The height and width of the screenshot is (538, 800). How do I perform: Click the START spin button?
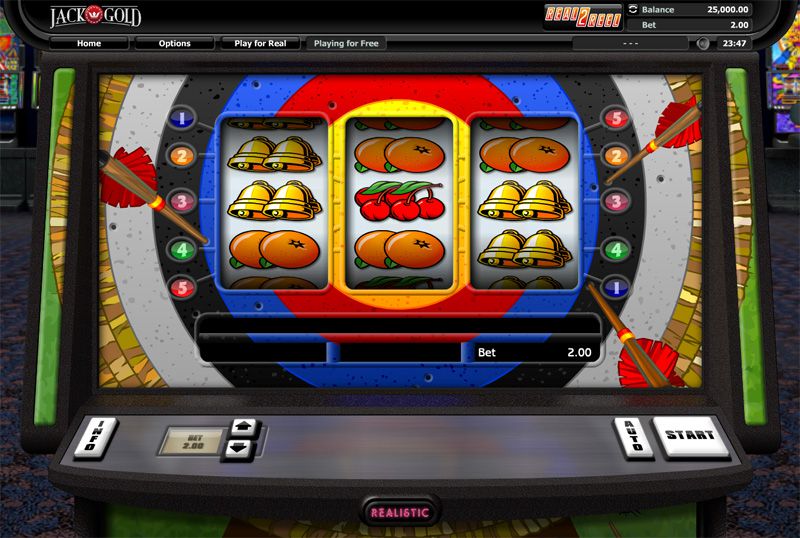pos(690,436)
